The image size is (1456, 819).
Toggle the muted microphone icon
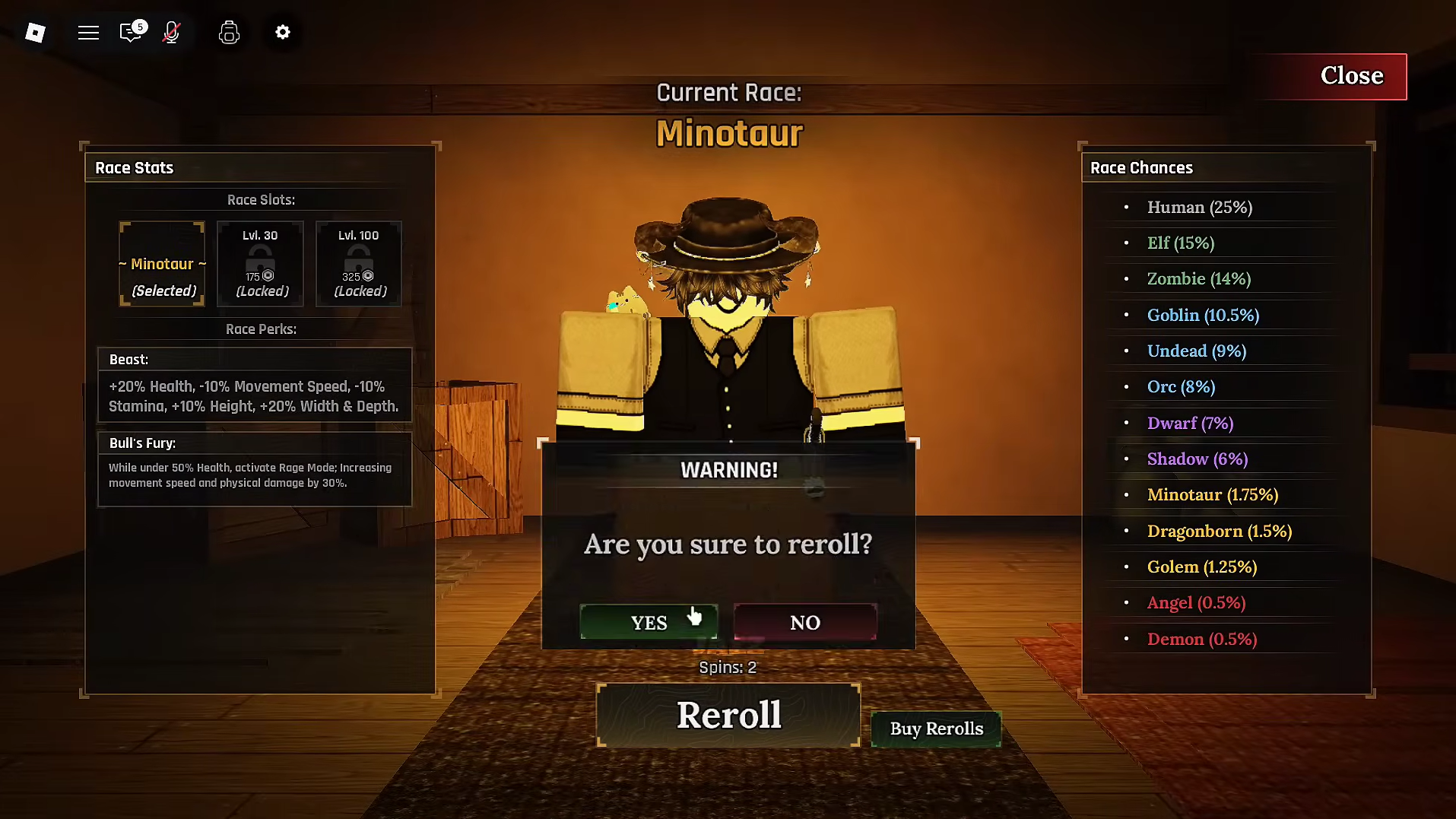[172, 32]
